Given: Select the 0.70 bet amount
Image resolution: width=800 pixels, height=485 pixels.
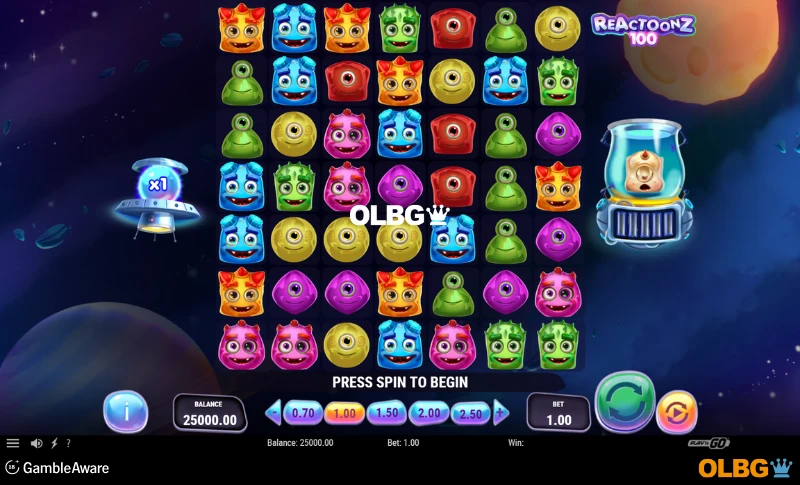Looking at the screenshot, I should point(302,412).
